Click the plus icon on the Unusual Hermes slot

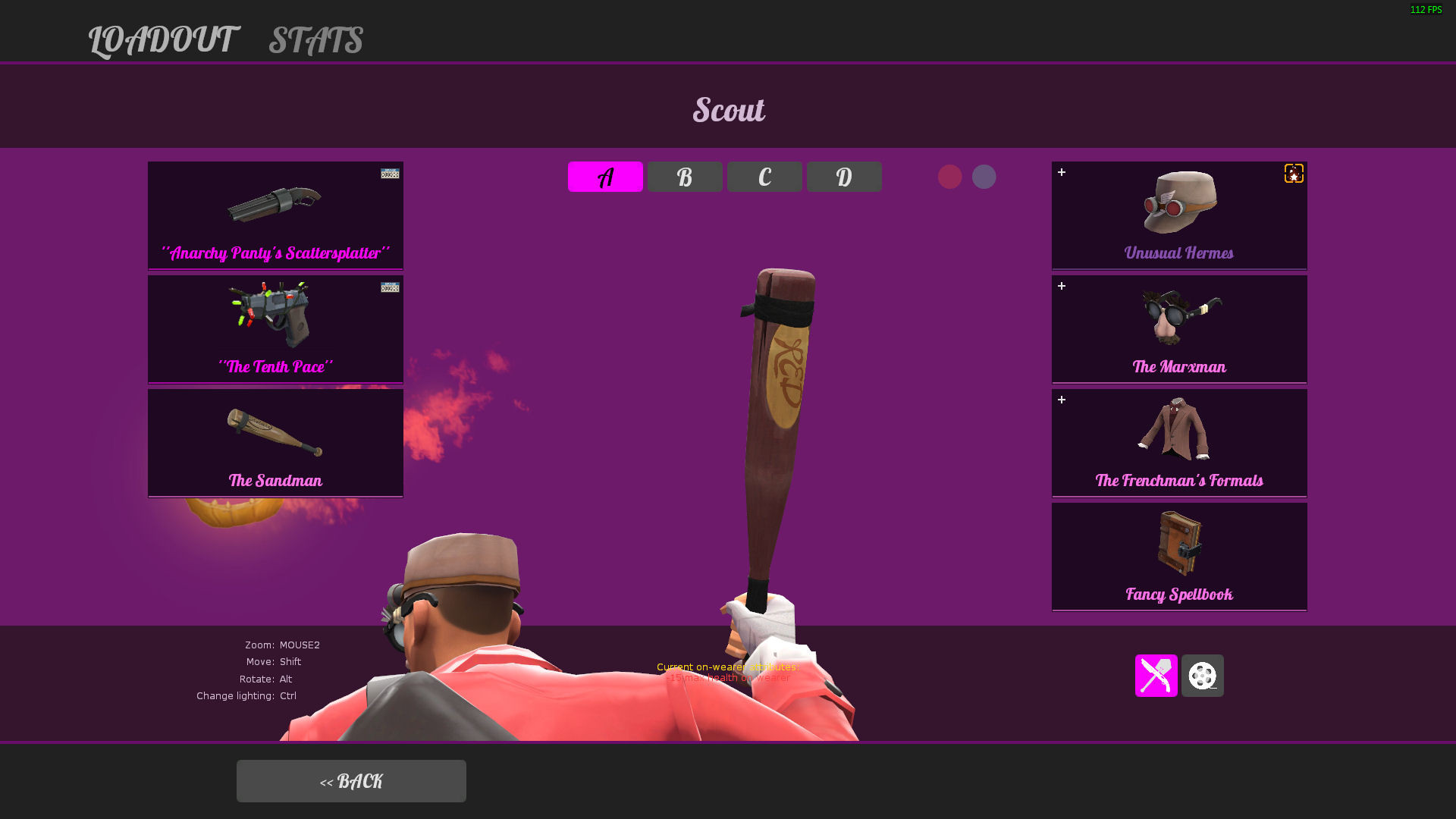coord(1062,173)
